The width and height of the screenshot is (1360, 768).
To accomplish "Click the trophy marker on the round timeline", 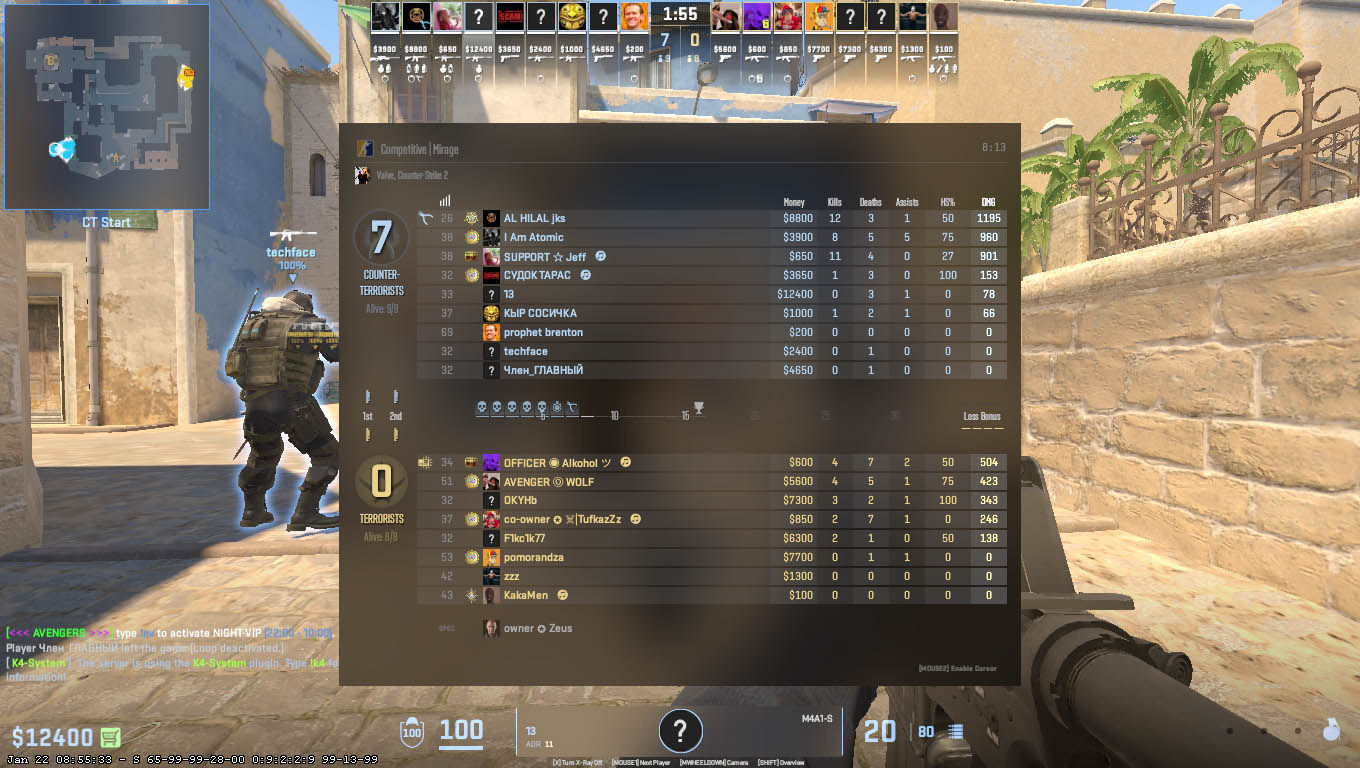I will click(699, 407).
